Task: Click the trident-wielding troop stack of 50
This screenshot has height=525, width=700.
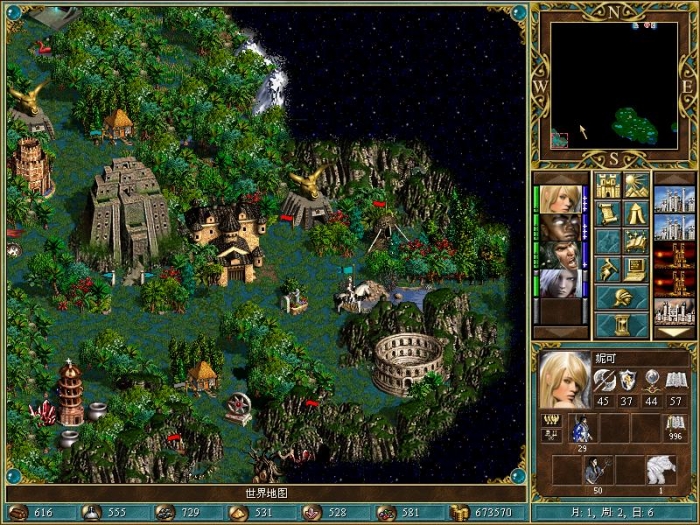Action: (x=598, y=471)
